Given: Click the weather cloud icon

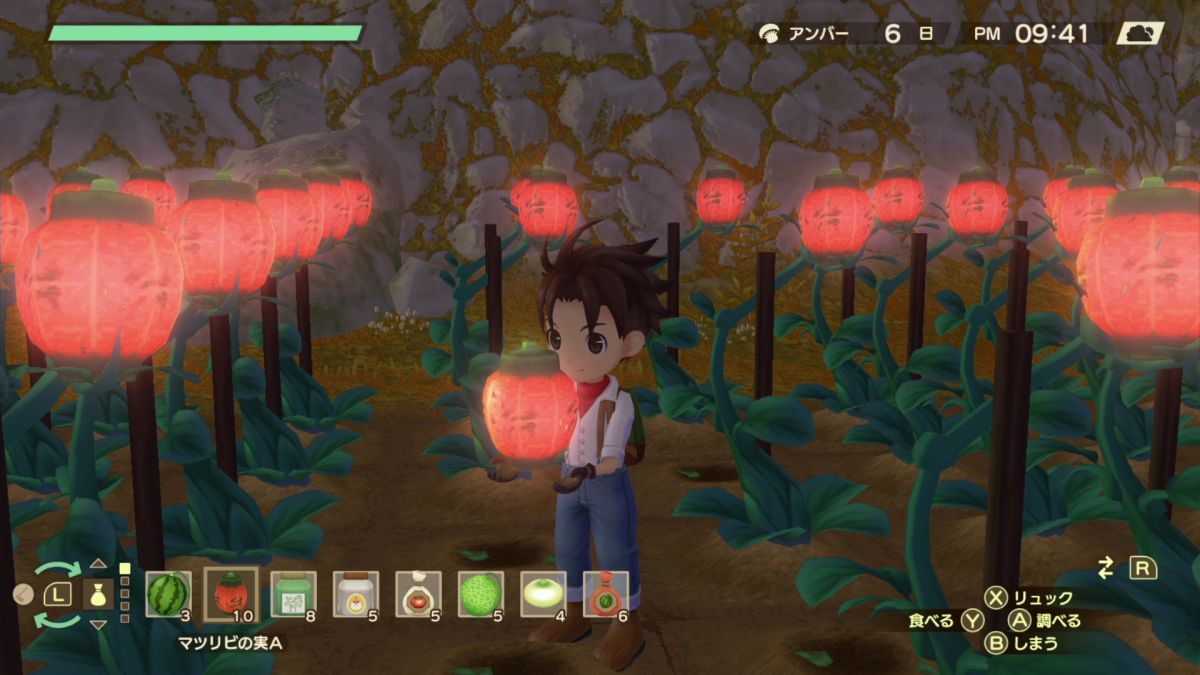Looking at the screenshot, I should click(1140, 34).
